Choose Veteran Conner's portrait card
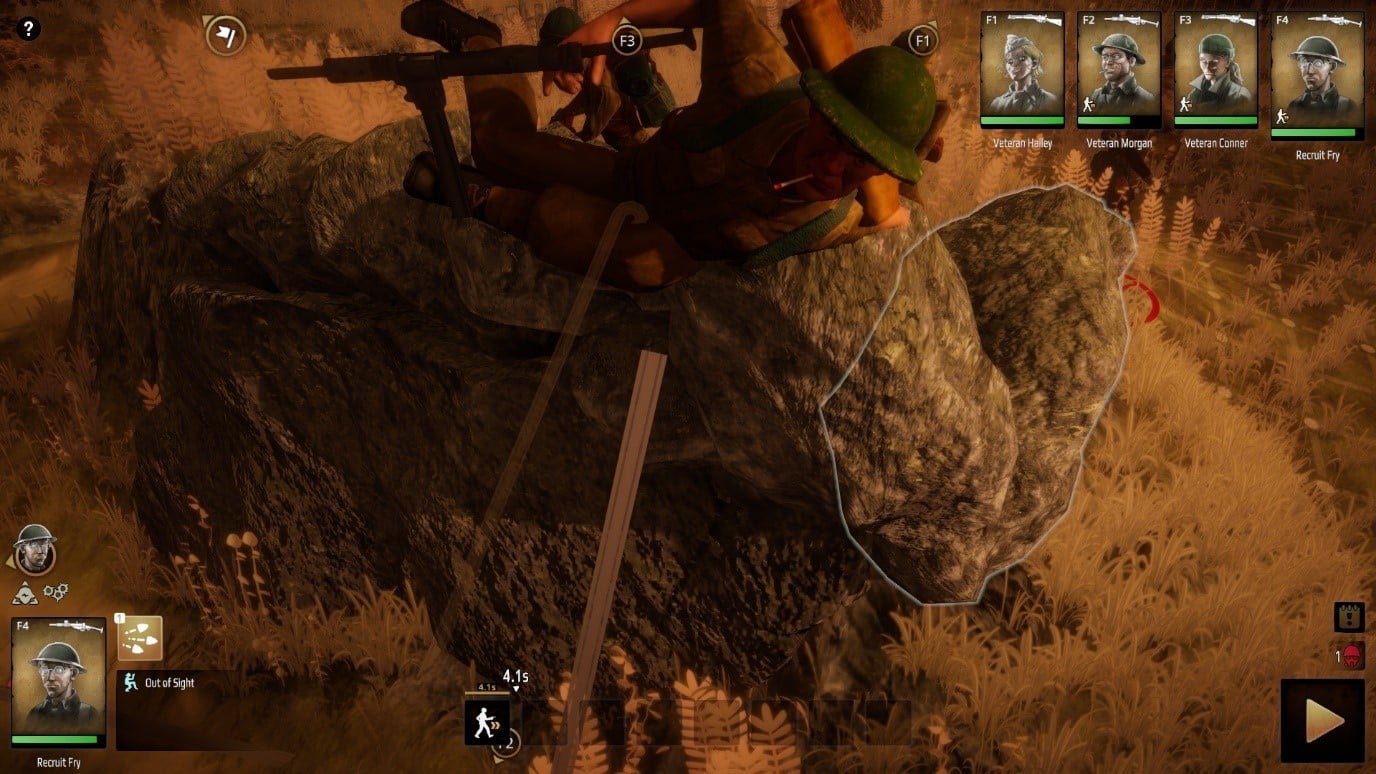The height and width of the screenshot is (774, 1376). pos(1216,70)
